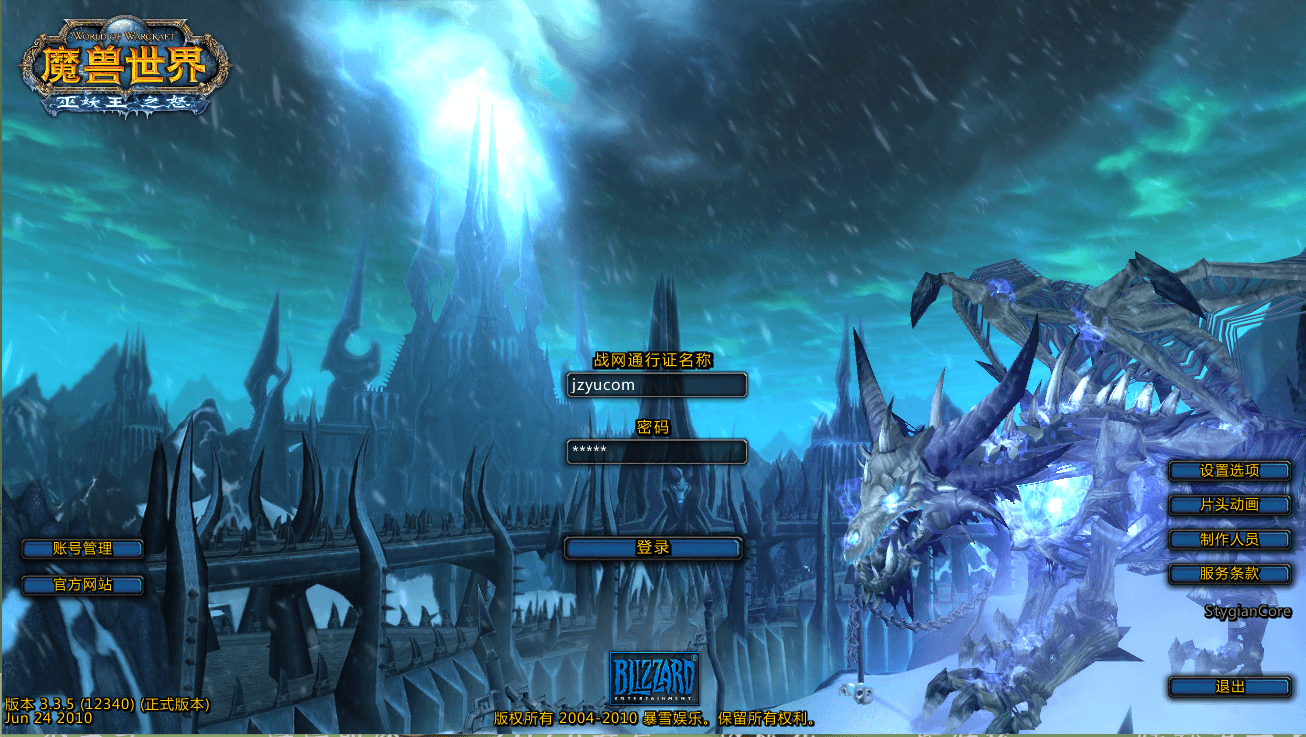1306x737 pixels.
Task: Show the 制作人员 credits
Action: tap(1229, 539)
